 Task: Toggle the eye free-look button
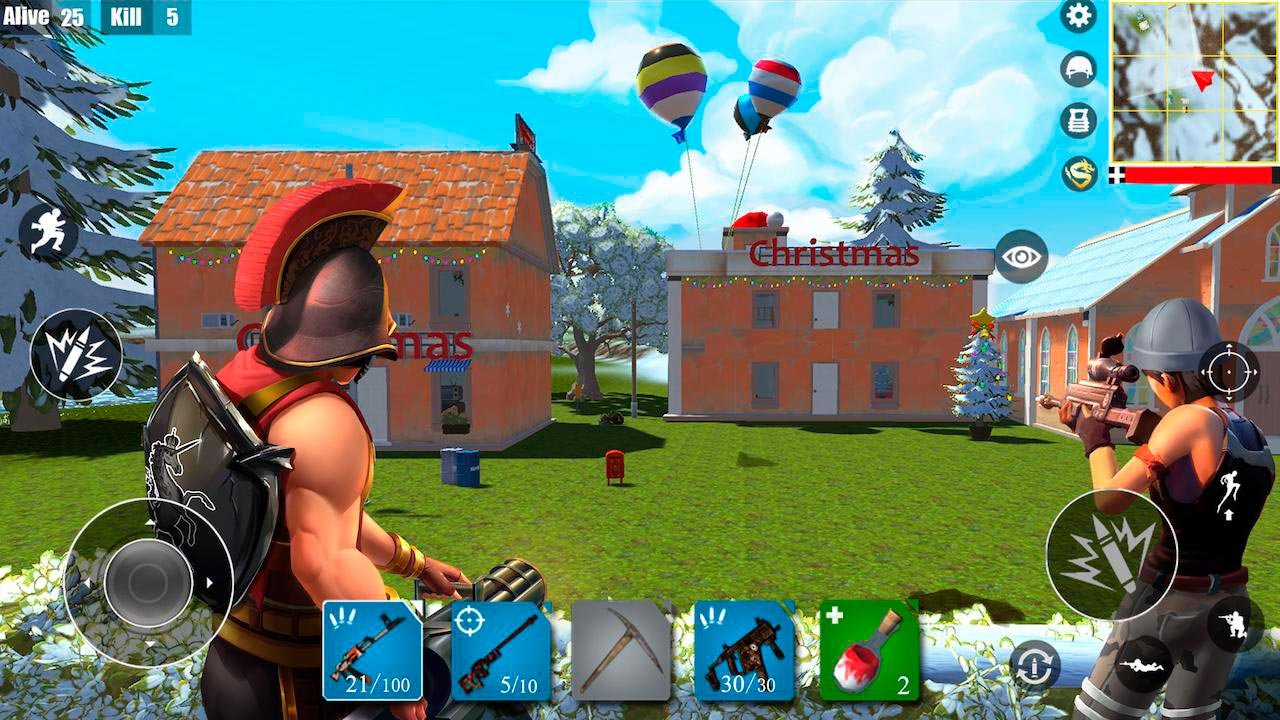(1021, 257)
